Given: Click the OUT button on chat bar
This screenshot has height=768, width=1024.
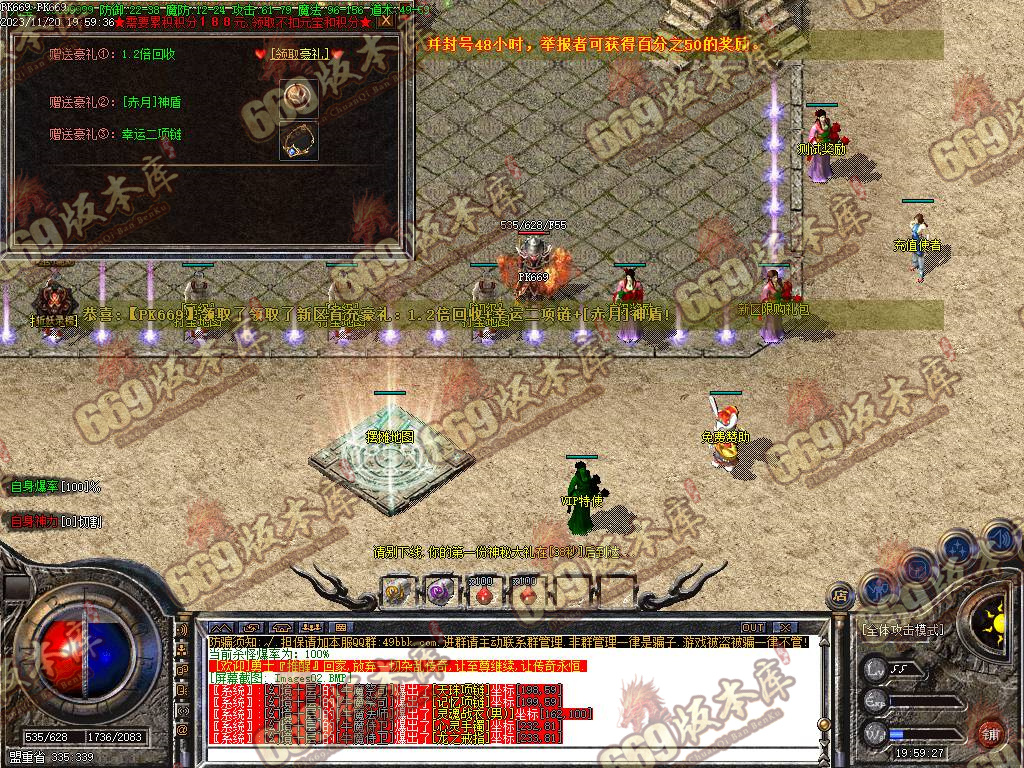Looking at the screenshot, I should [x=753, y=628].
